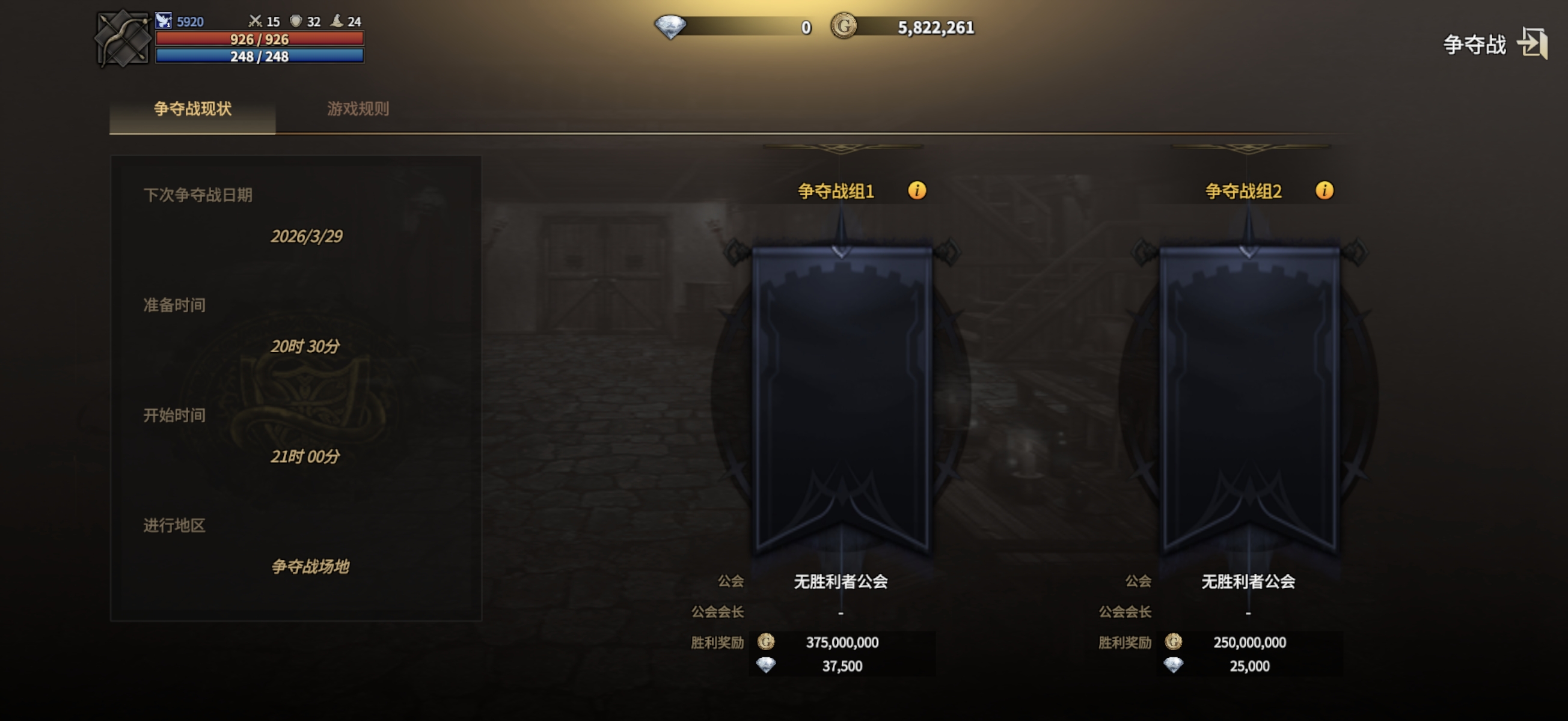Show info for 争夺战组2
Image resolution: width=1568 pixels, height=721 pixels.
point(1324,191)
